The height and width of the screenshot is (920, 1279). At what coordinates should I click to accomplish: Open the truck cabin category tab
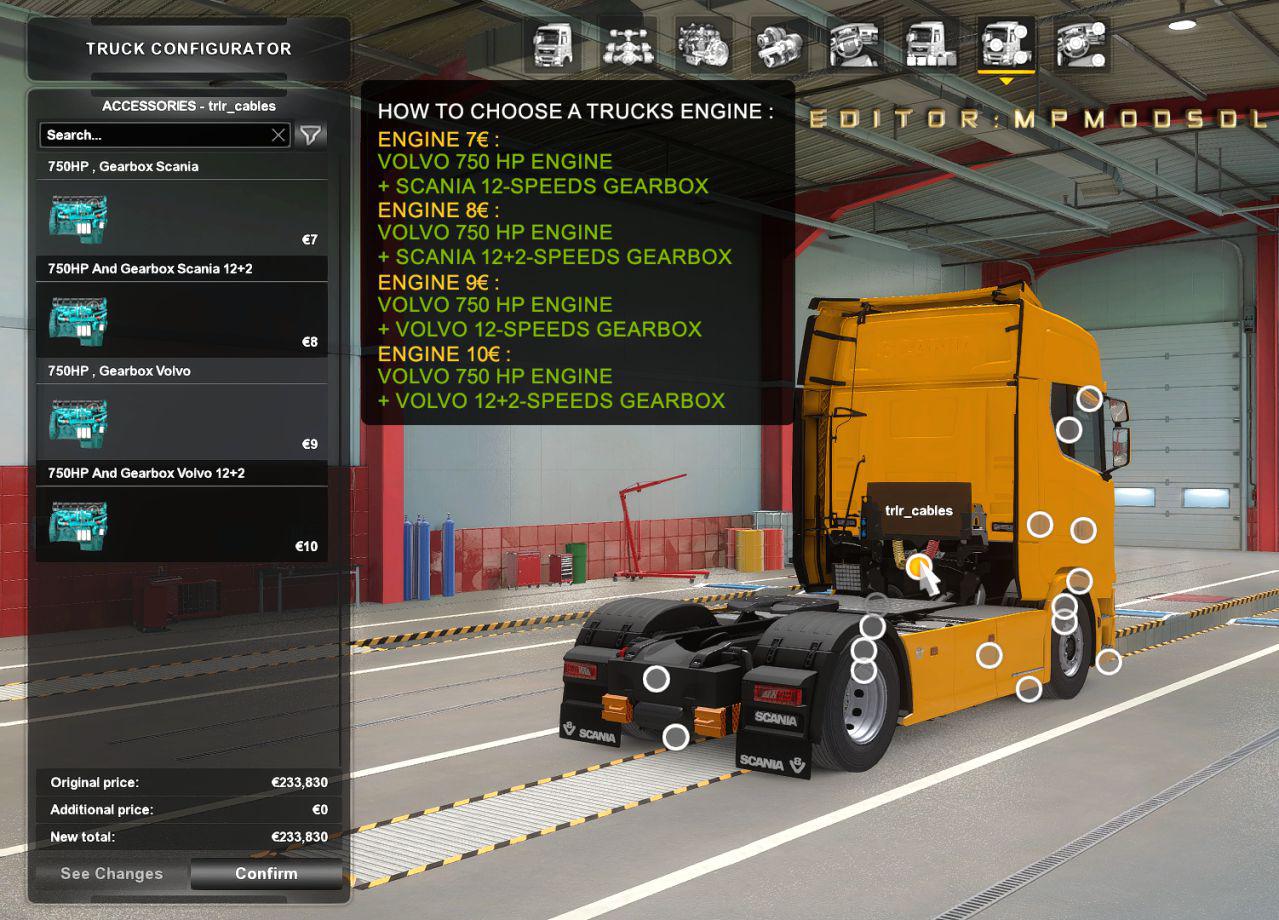pos(553,45)
